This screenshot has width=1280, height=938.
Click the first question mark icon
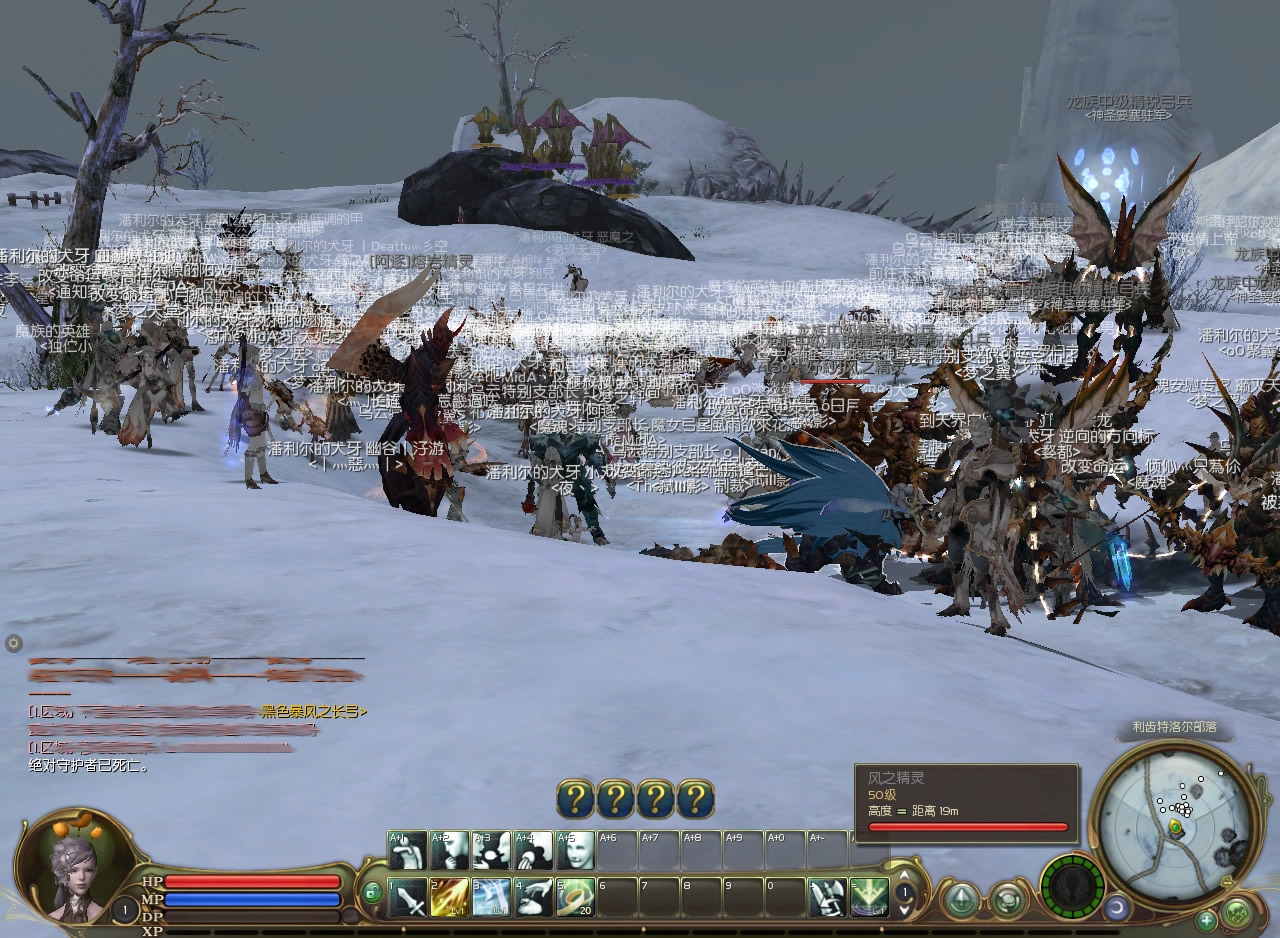click(575, 800)
